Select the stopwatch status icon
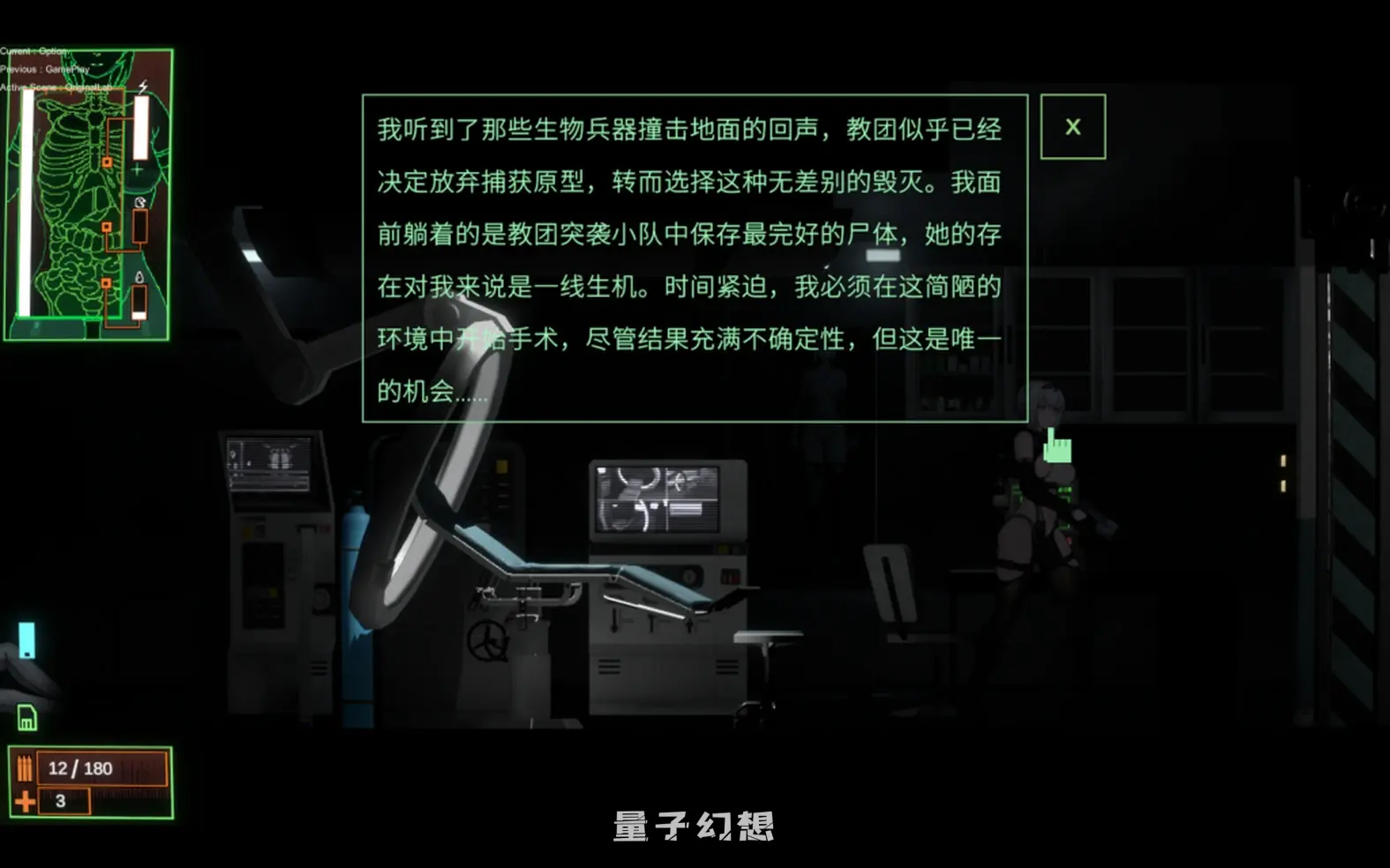Viewport: 1390px width, 868px height. click(139, 202)
